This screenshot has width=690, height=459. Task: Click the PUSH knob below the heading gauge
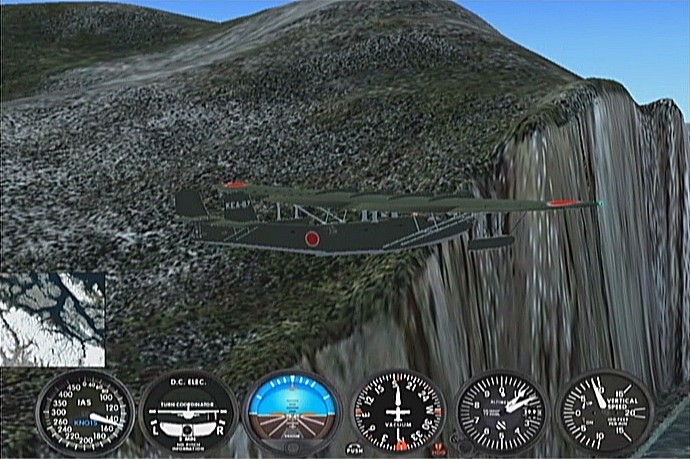[x=355, y=449]
